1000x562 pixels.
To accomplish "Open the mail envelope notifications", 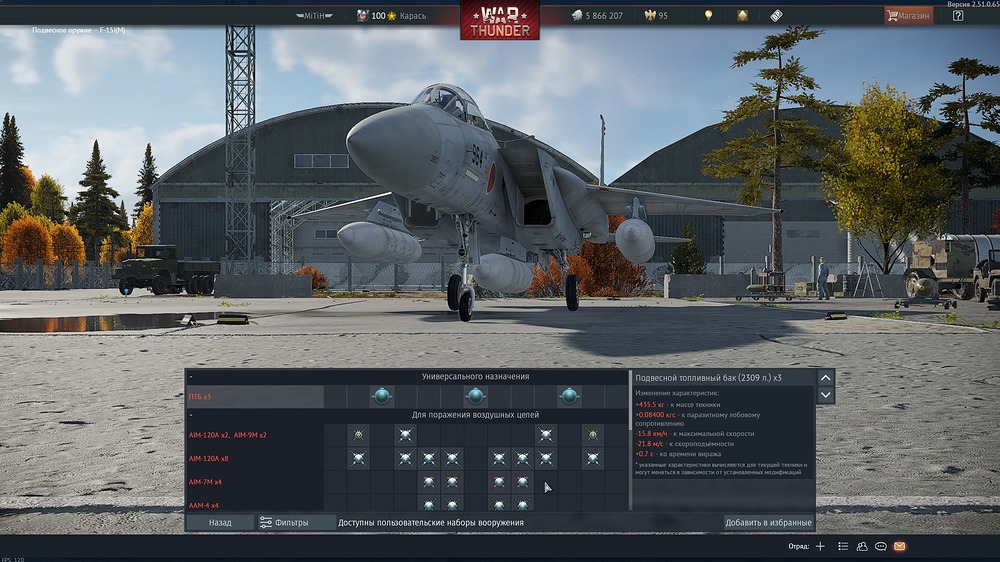I will [x=899, y=546].
